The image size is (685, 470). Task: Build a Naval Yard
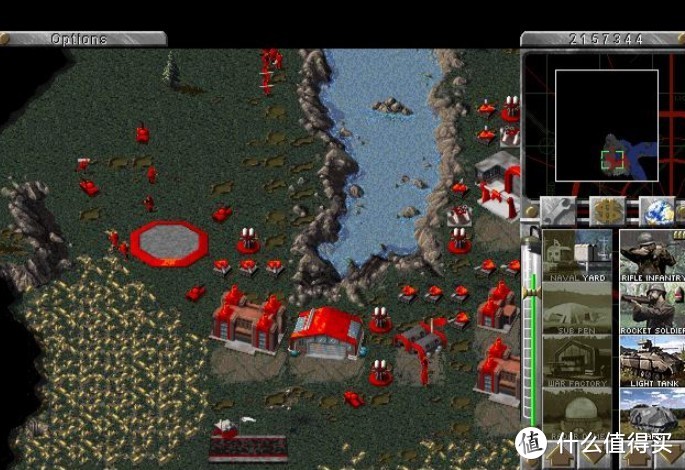576,255
